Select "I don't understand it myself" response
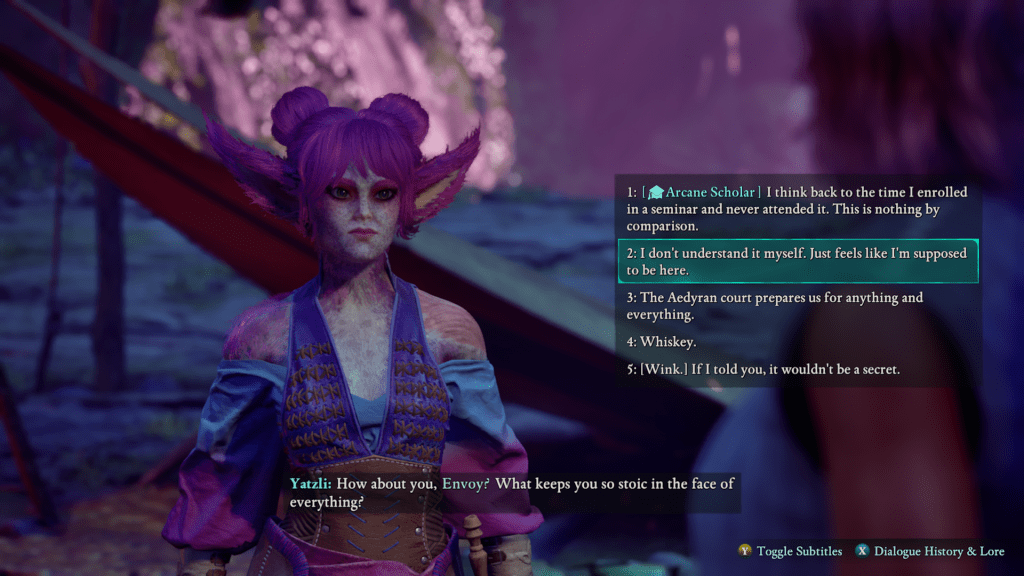 click(797, 262)
